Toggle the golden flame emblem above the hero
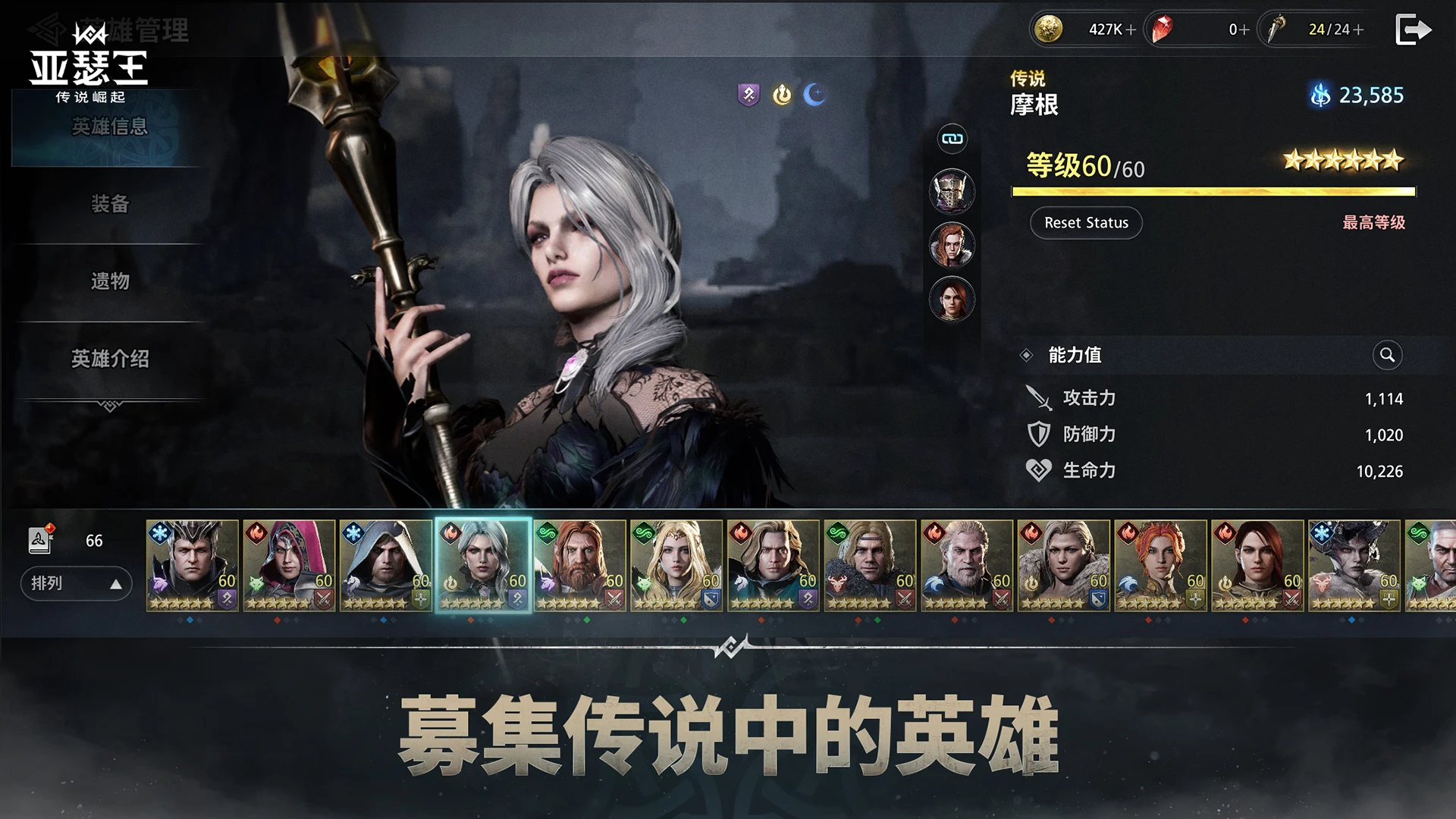 coord(781,94)
